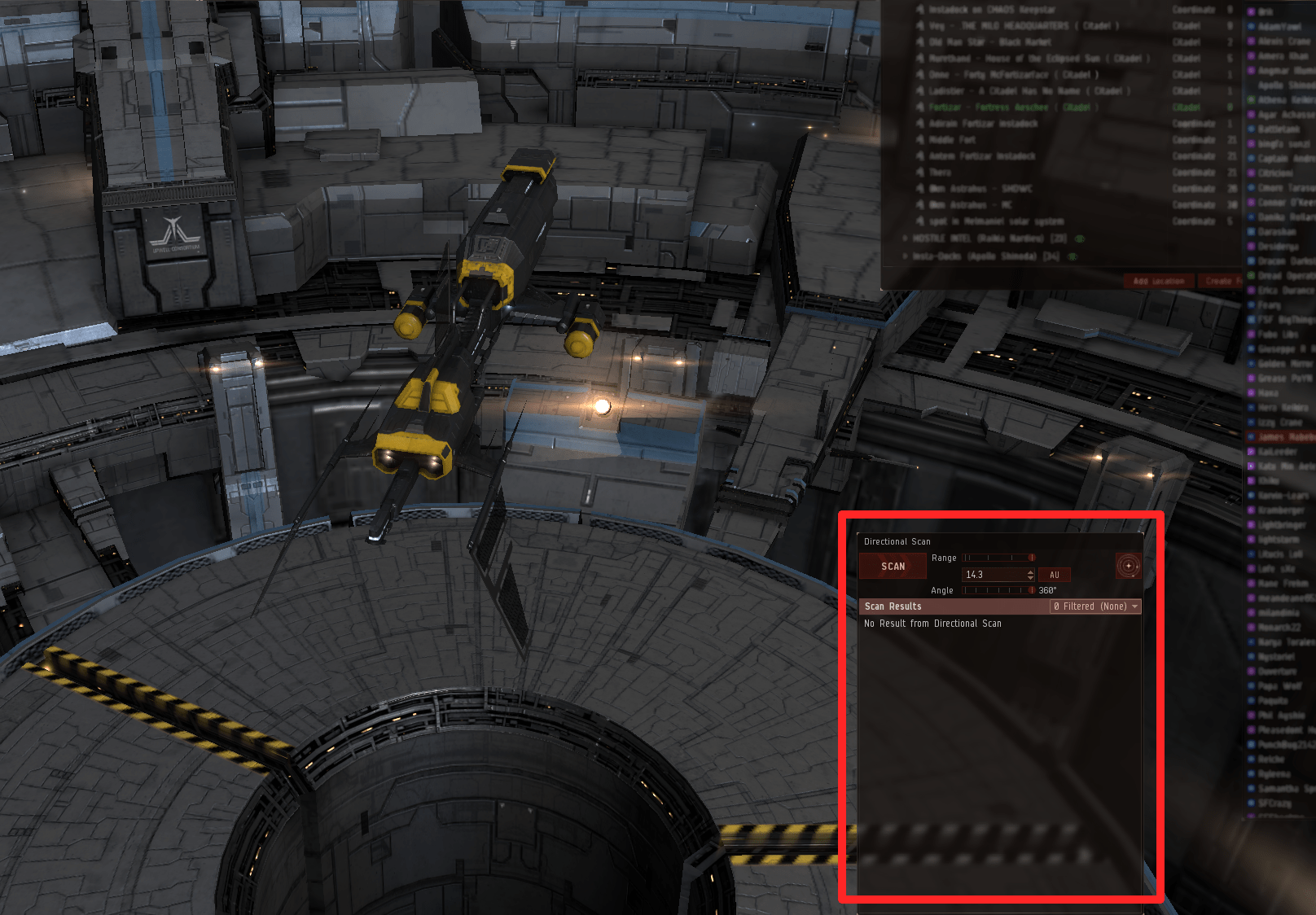
Task: Click the bookmark icon next to Instadock on CHAOS Keepstar
Action: pos(920,10)
